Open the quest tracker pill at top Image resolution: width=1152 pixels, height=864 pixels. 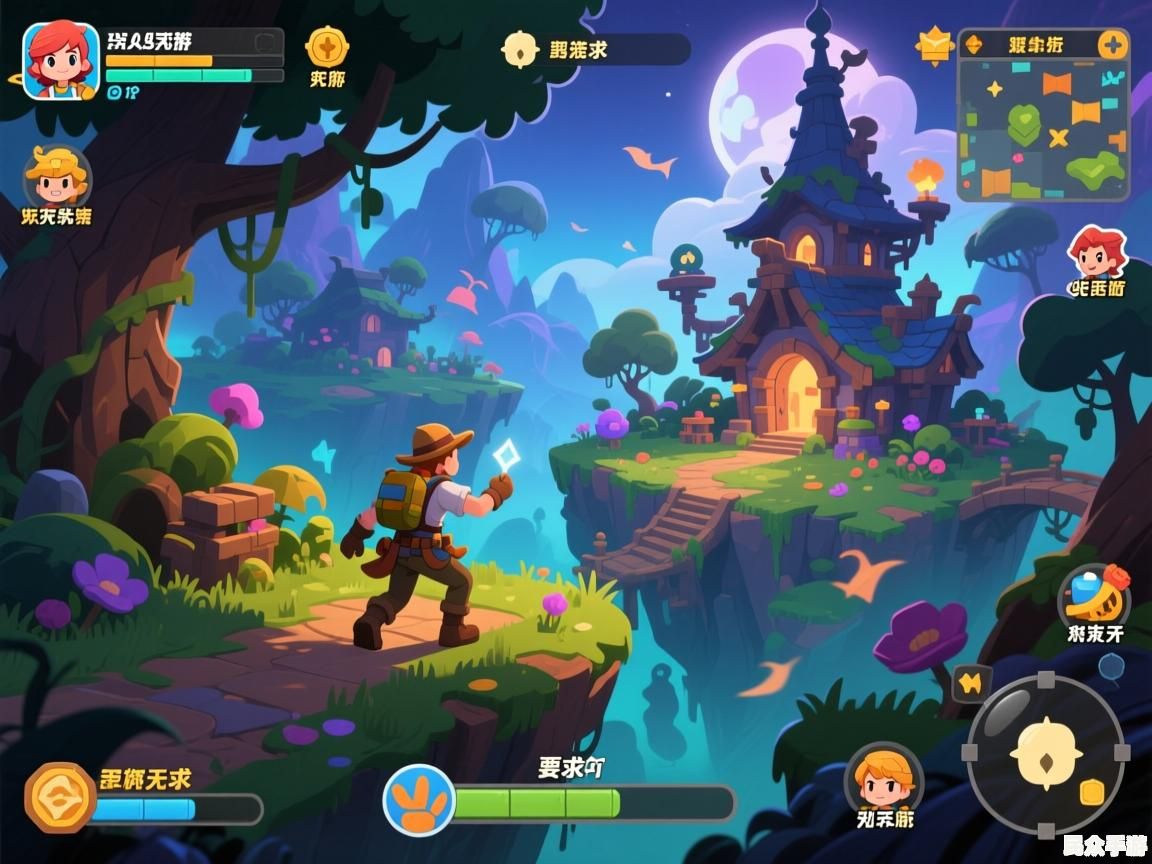pyautogui.click(x=596, y=49)
